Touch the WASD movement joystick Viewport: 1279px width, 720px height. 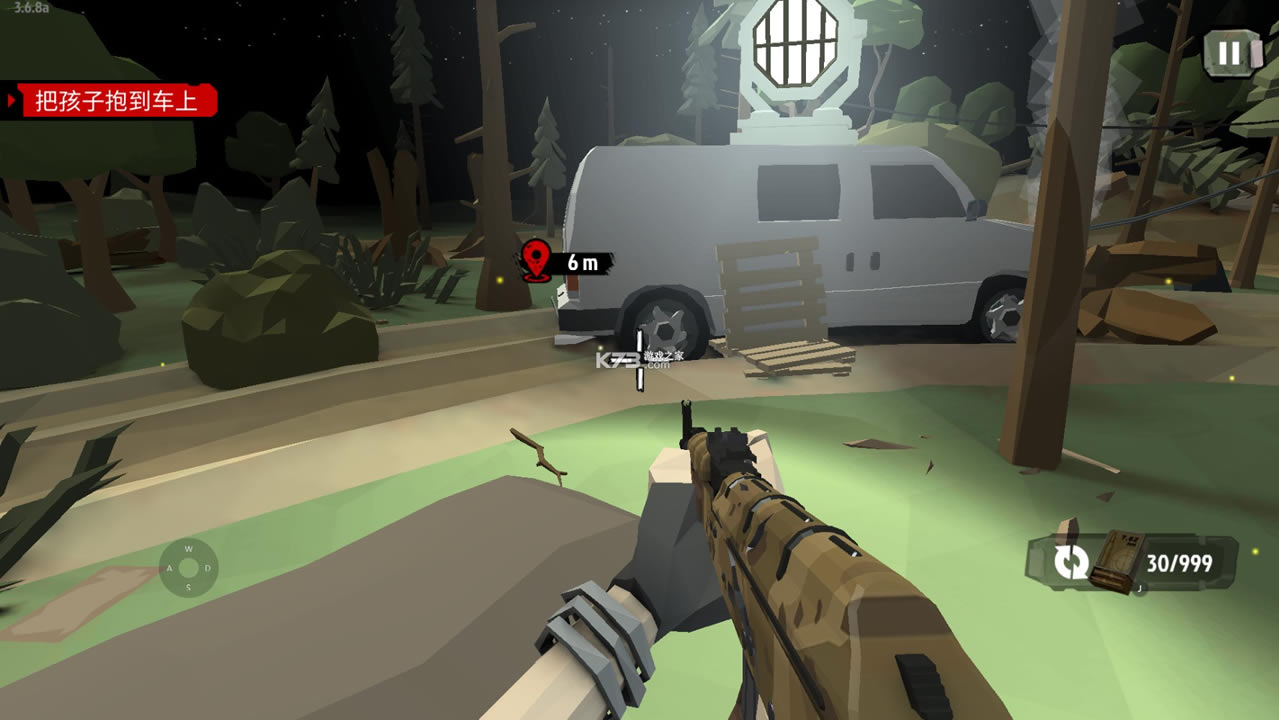188,568
